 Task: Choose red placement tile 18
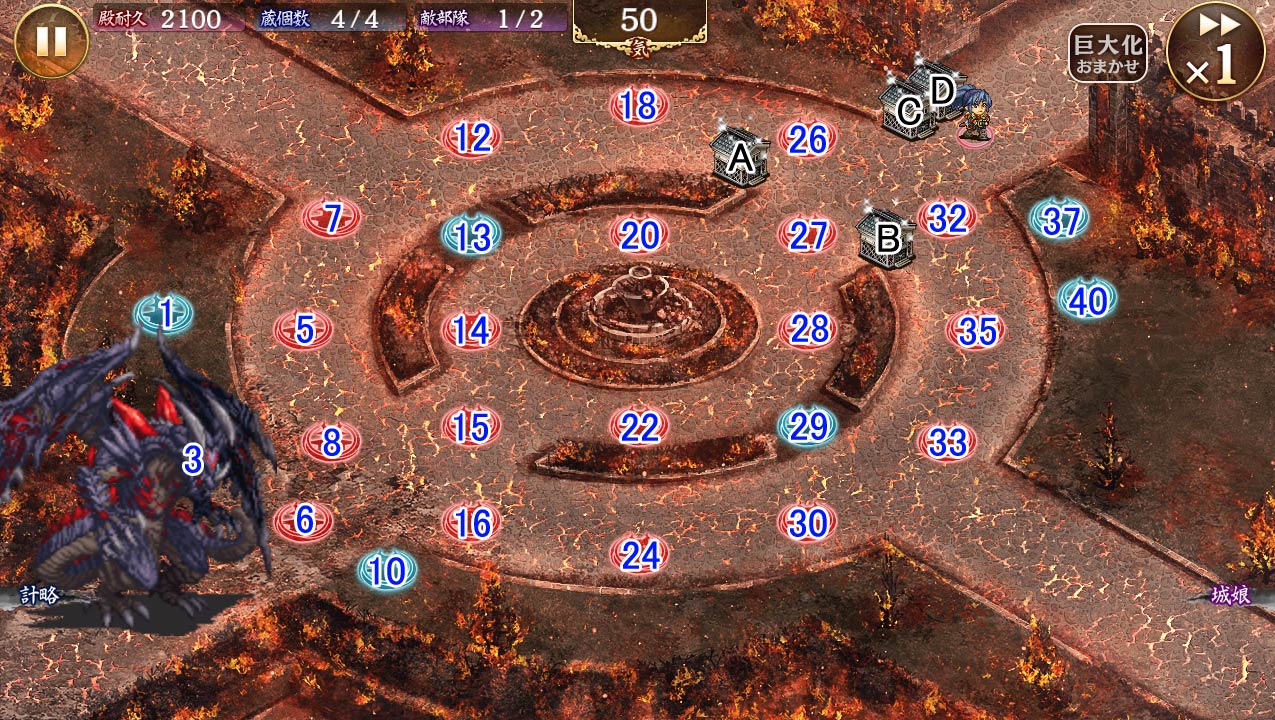tap(639, 105)
